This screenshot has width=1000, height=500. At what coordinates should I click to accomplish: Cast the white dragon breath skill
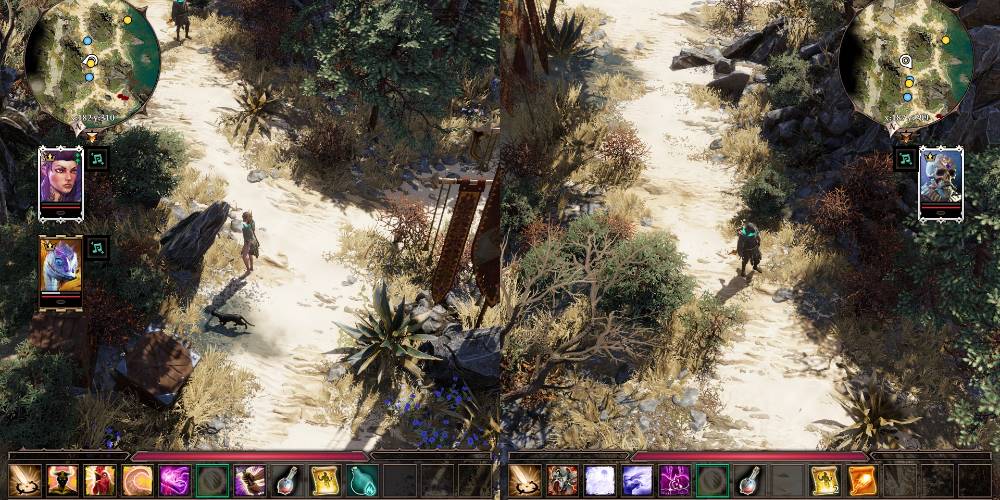(637, 481)
